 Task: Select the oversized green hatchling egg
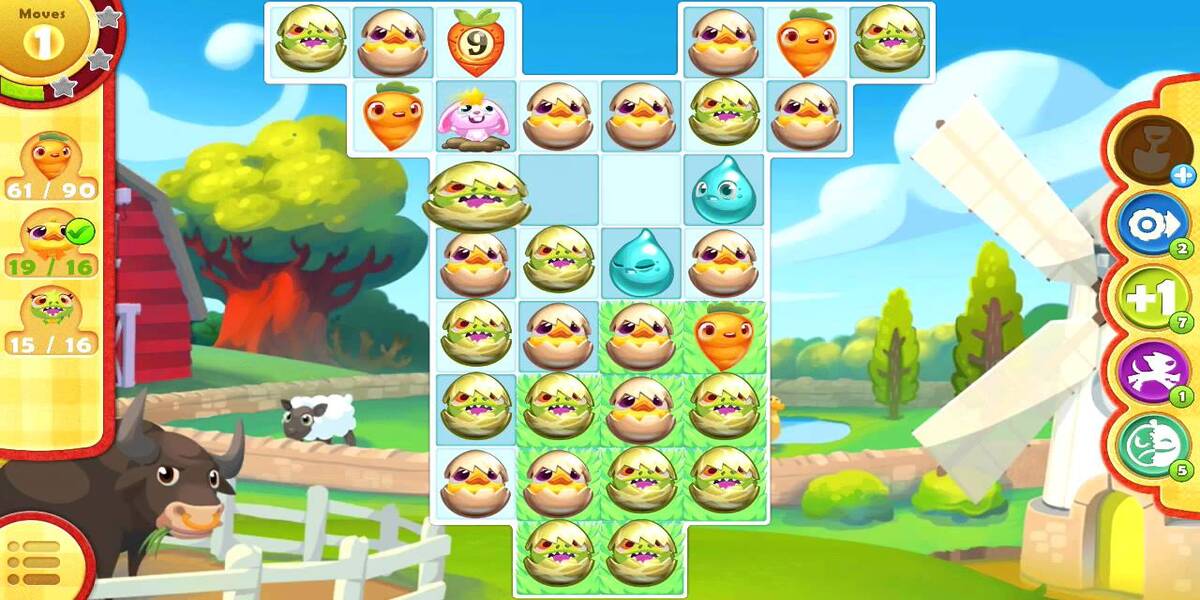click(476, 194)
